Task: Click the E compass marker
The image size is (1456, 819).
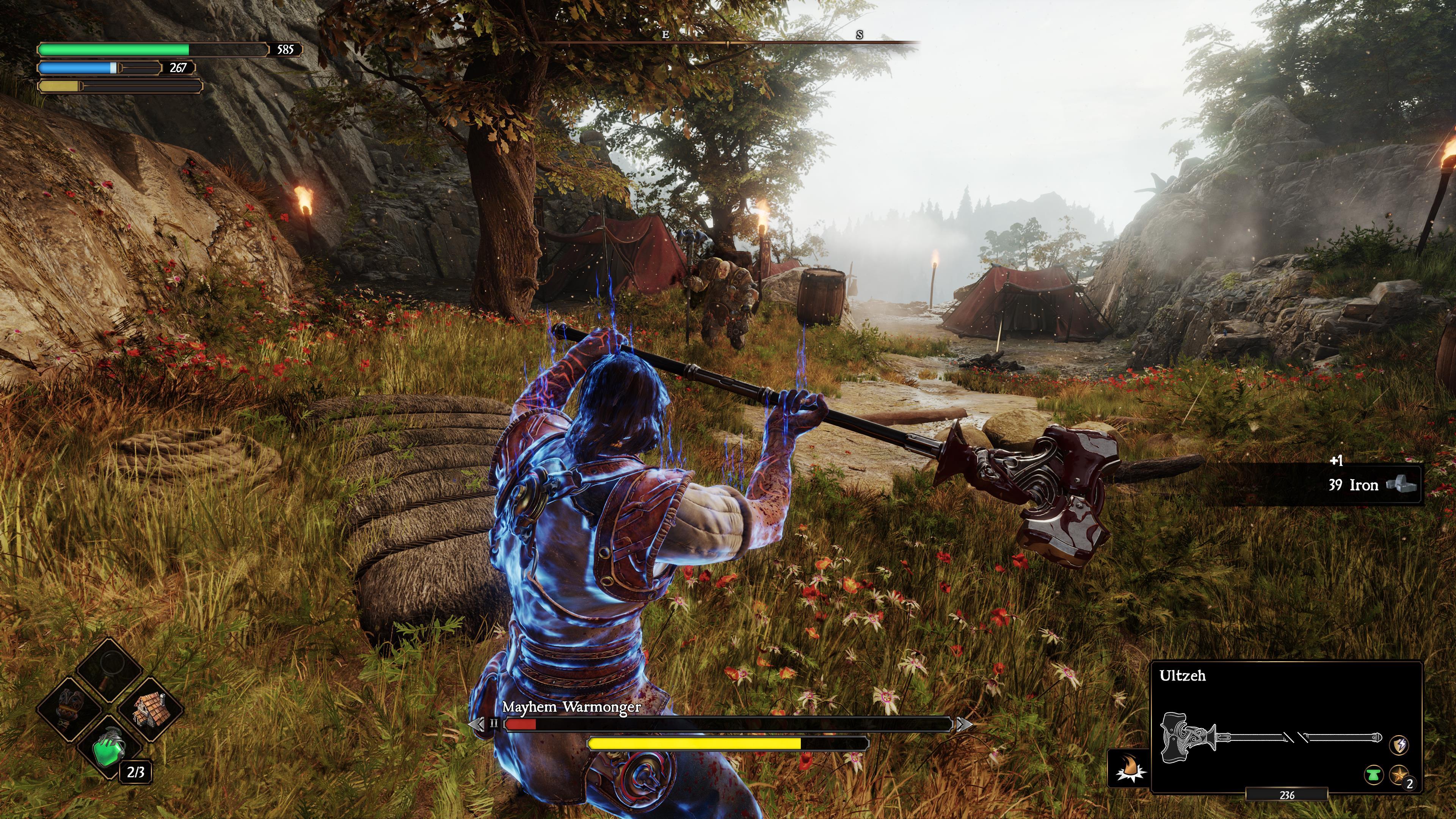Action: pos(665,36)
